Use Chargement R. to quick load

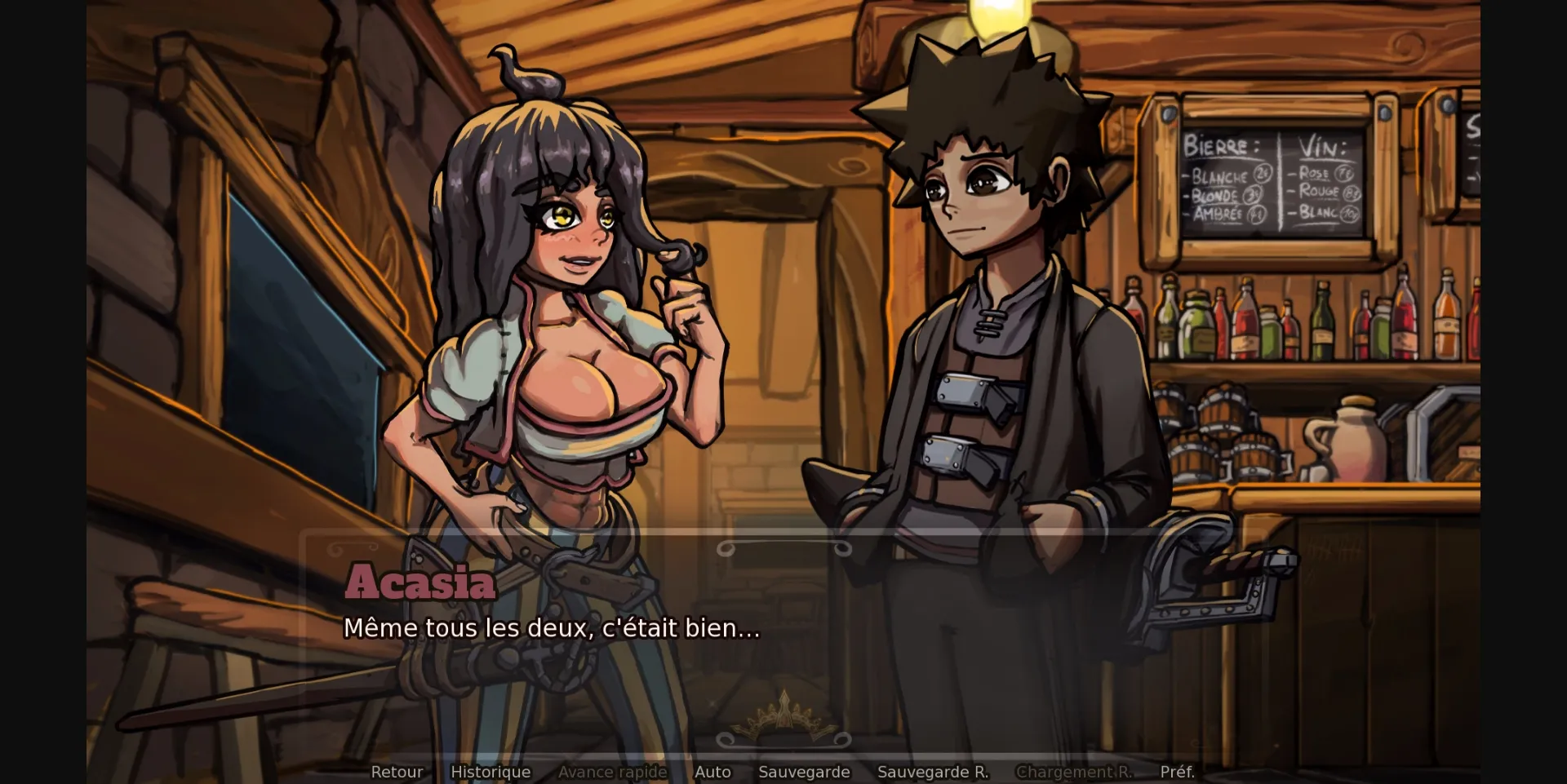(1074, 771)
